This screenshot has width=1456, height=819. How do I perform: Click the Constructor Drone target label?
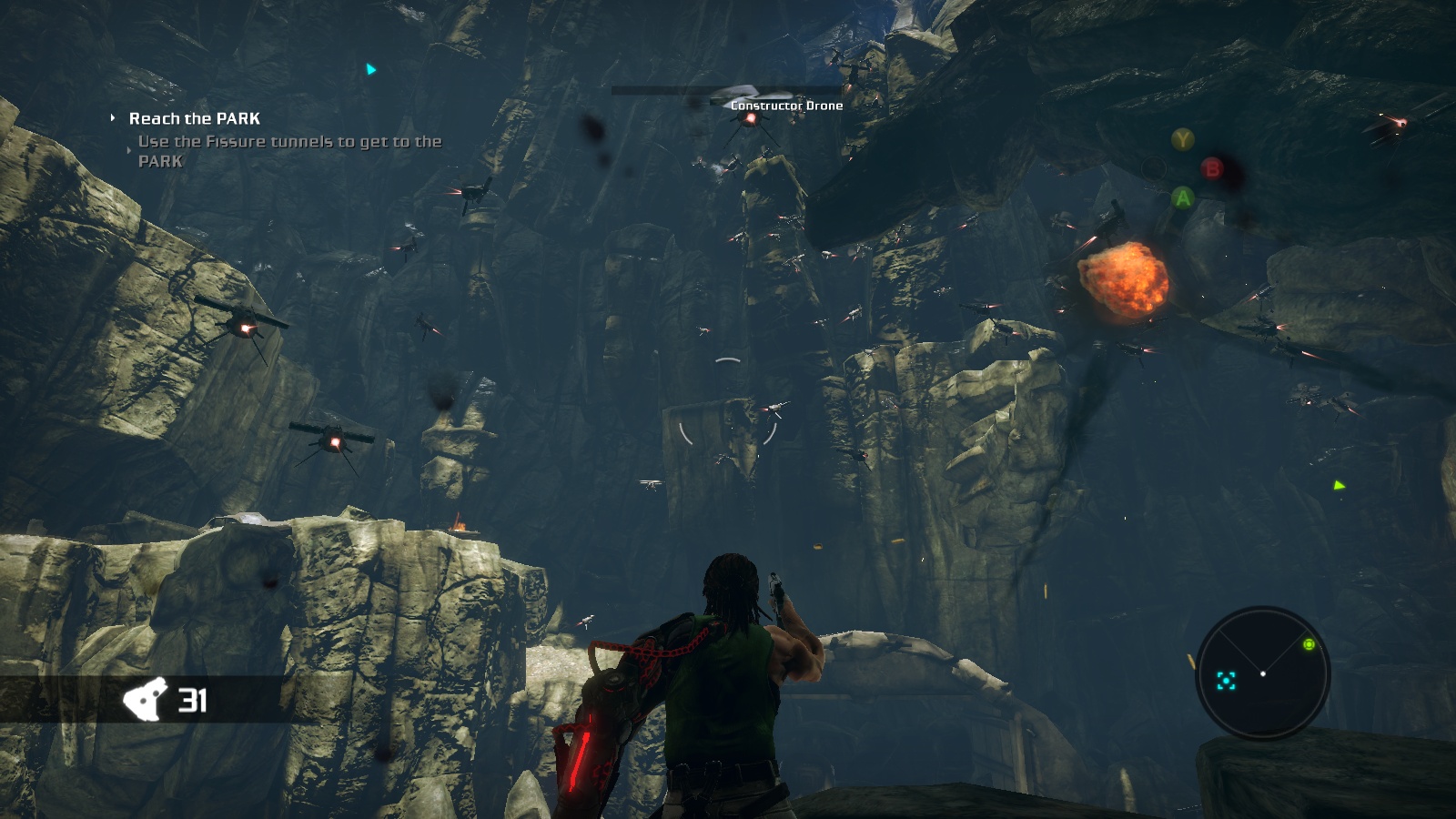click(x=786, y=106)
